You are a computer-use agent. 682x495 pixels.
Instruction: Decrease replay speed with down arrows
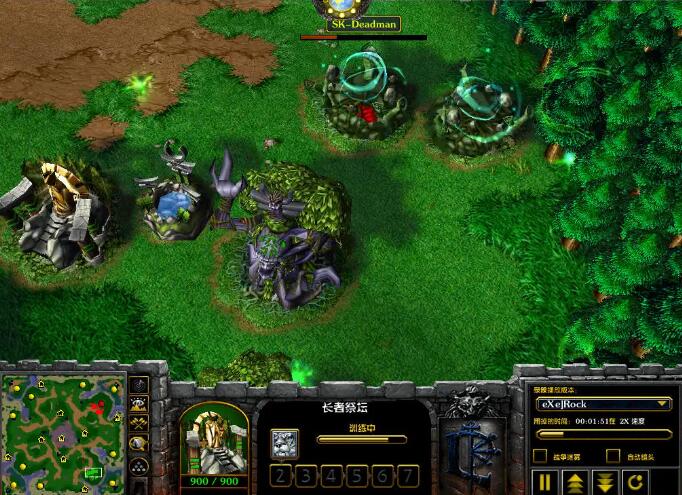pos(605,481)
